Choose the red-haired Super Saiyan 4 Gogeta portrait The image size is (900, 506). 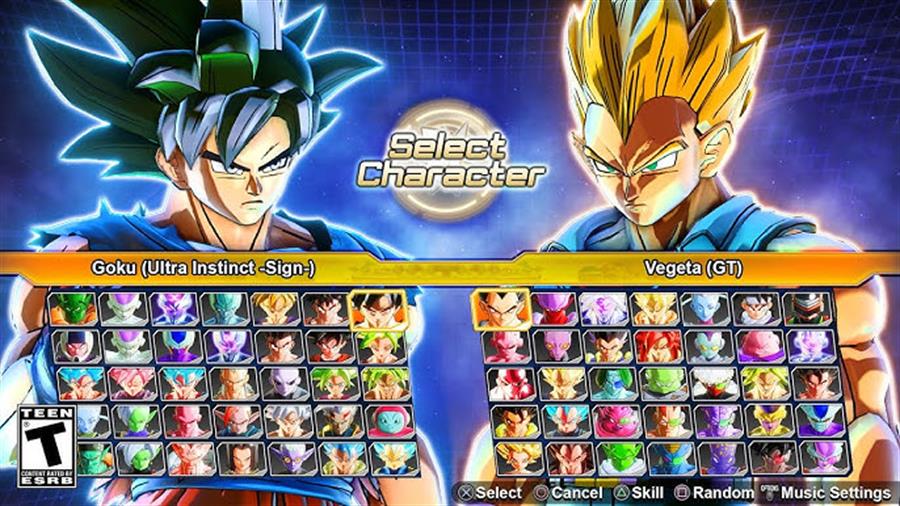659,346
